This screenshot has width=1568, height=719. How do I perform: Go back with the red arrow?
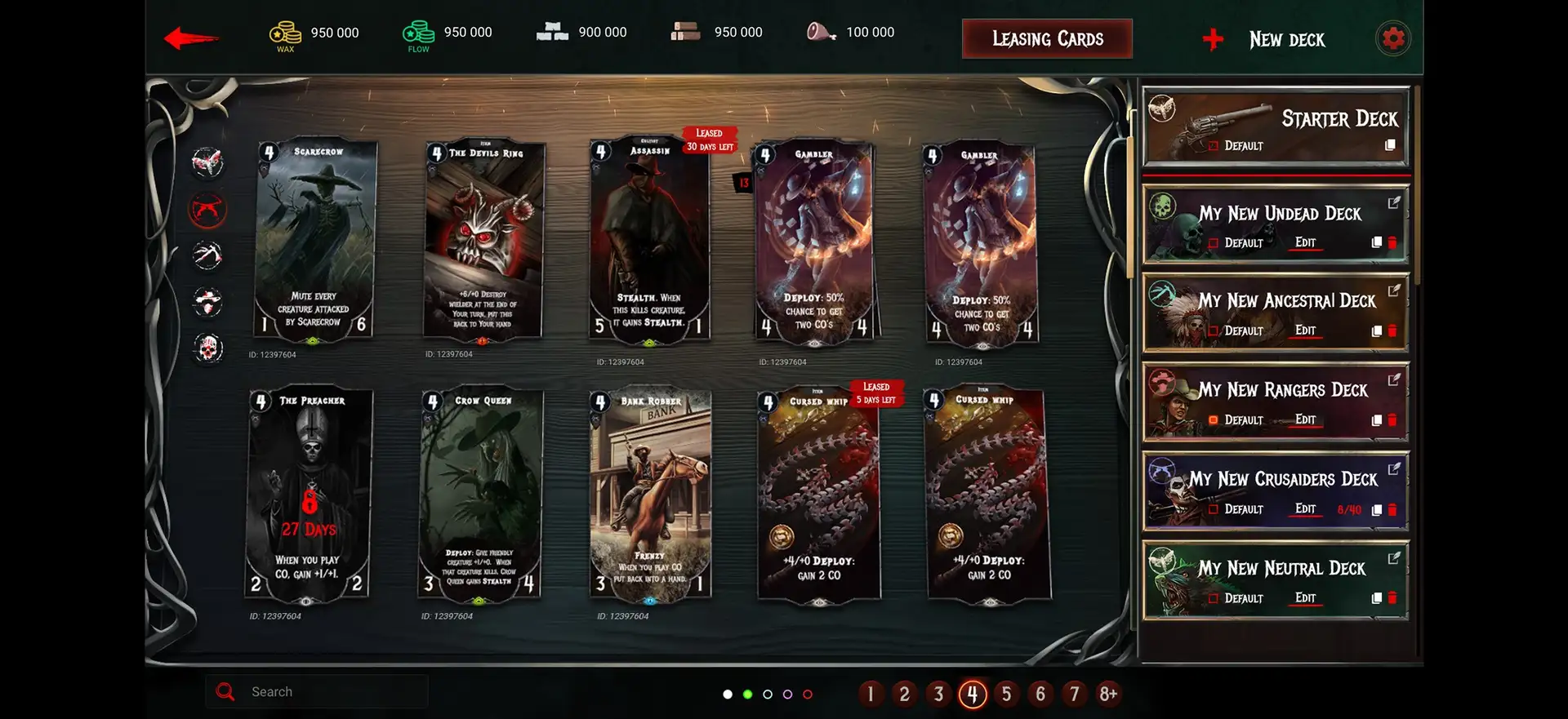click(190, 38)
